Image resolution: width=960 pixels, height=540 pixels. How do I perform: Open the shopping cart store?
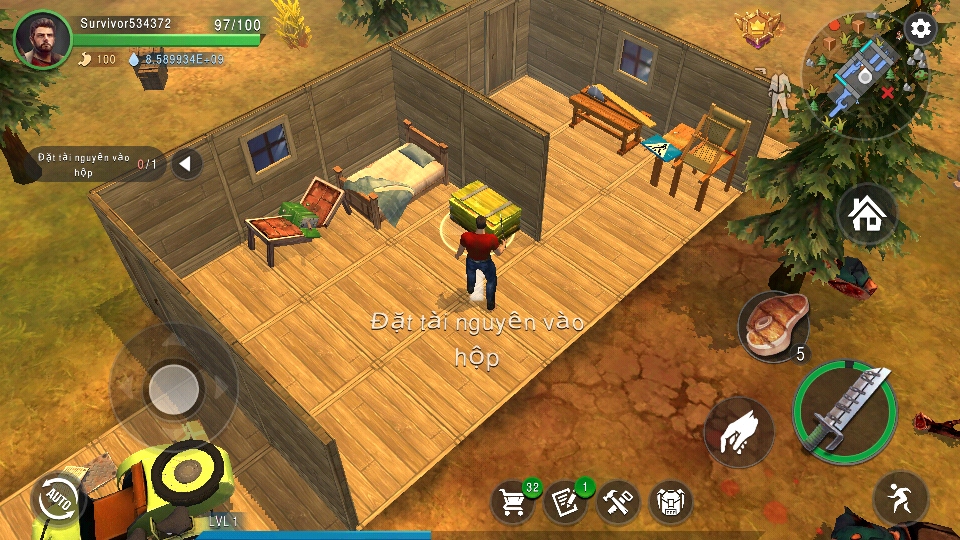[513, 501]
